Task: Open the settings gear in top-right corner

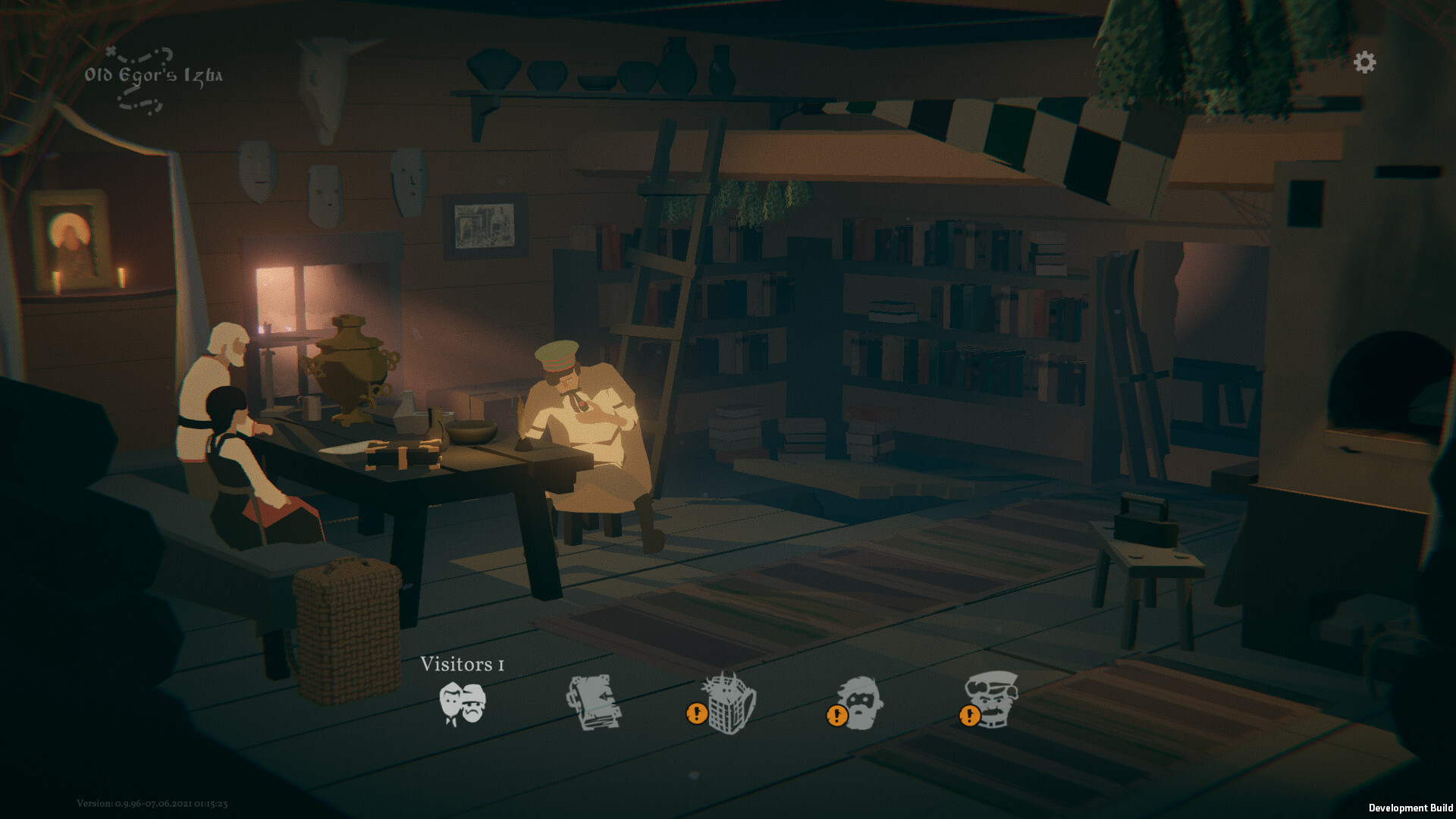Action: pos(1365,61)
